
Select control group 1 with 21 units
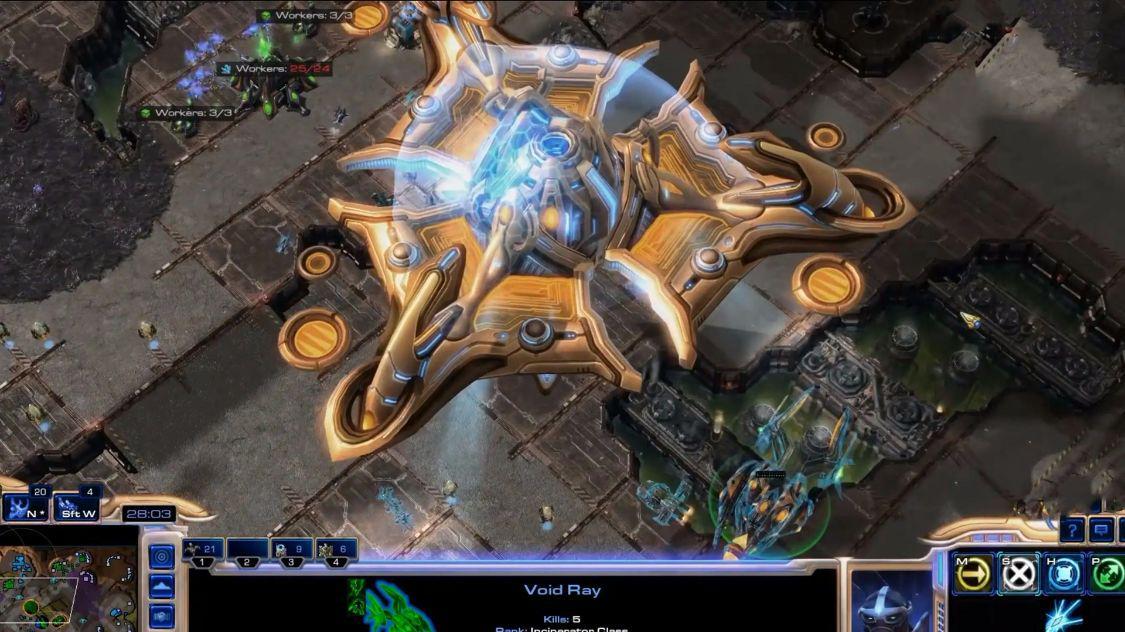point(203,550)
